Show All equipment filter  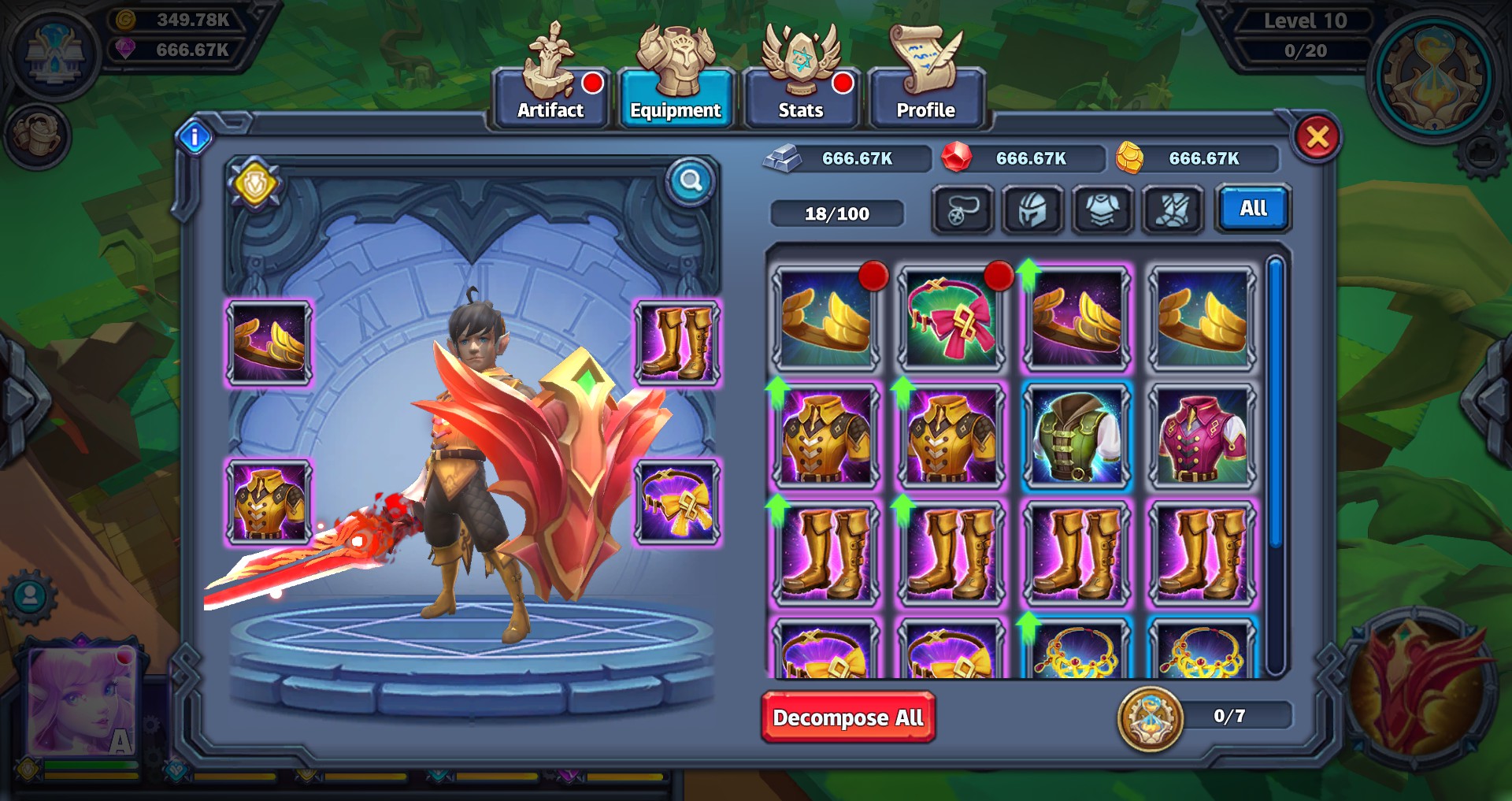point(1253,209)
